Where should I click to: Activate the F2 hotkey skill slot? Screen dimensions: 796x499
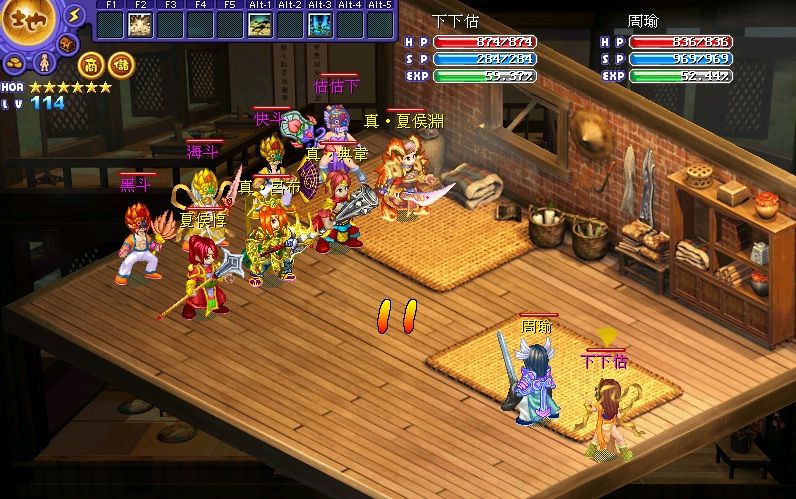click(x=140, y=24)
